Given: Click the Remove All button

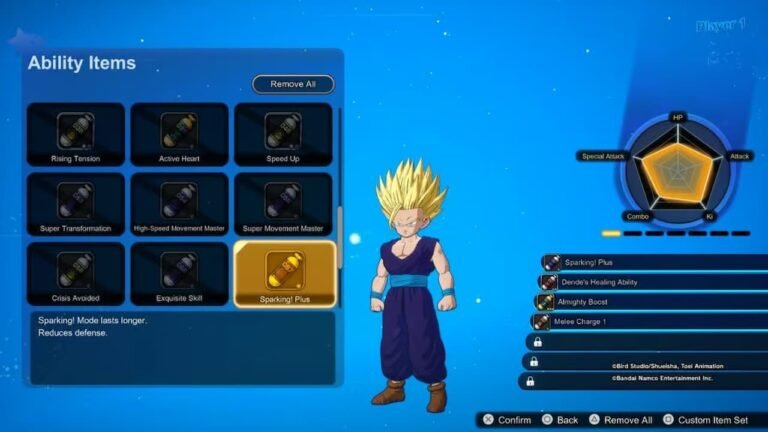Looking at the screenshot, I should coord(292,84).
